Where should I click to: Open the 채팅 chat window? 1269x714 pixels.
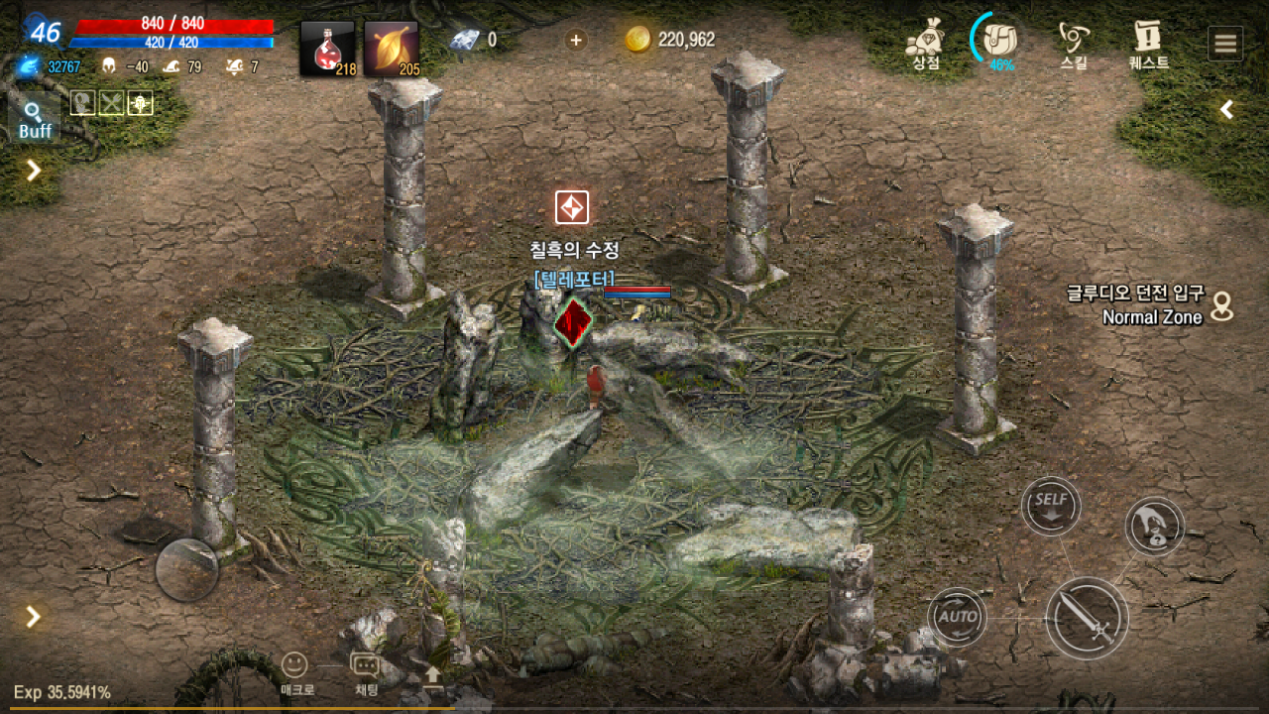366,672
